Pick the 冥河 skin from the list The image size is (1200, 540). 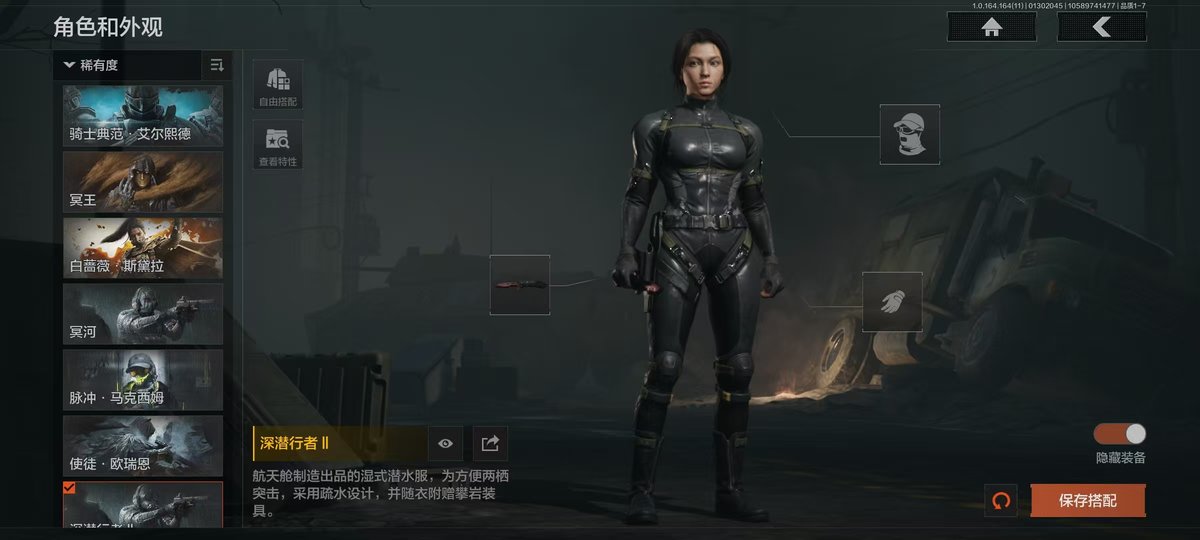[x=143, y=314]
